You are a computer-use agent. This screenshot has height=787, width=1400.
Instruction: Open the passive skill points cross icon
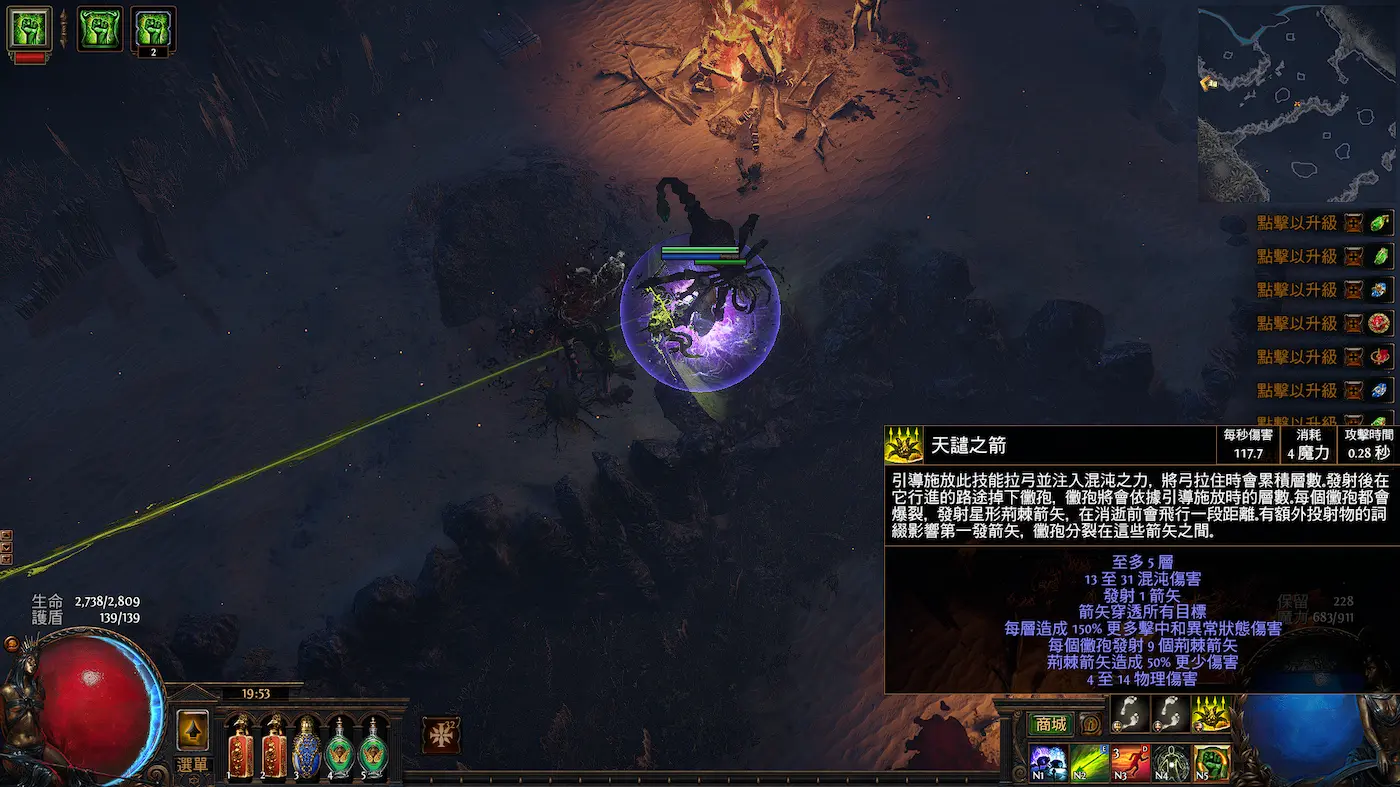click(x=440, y=735)
